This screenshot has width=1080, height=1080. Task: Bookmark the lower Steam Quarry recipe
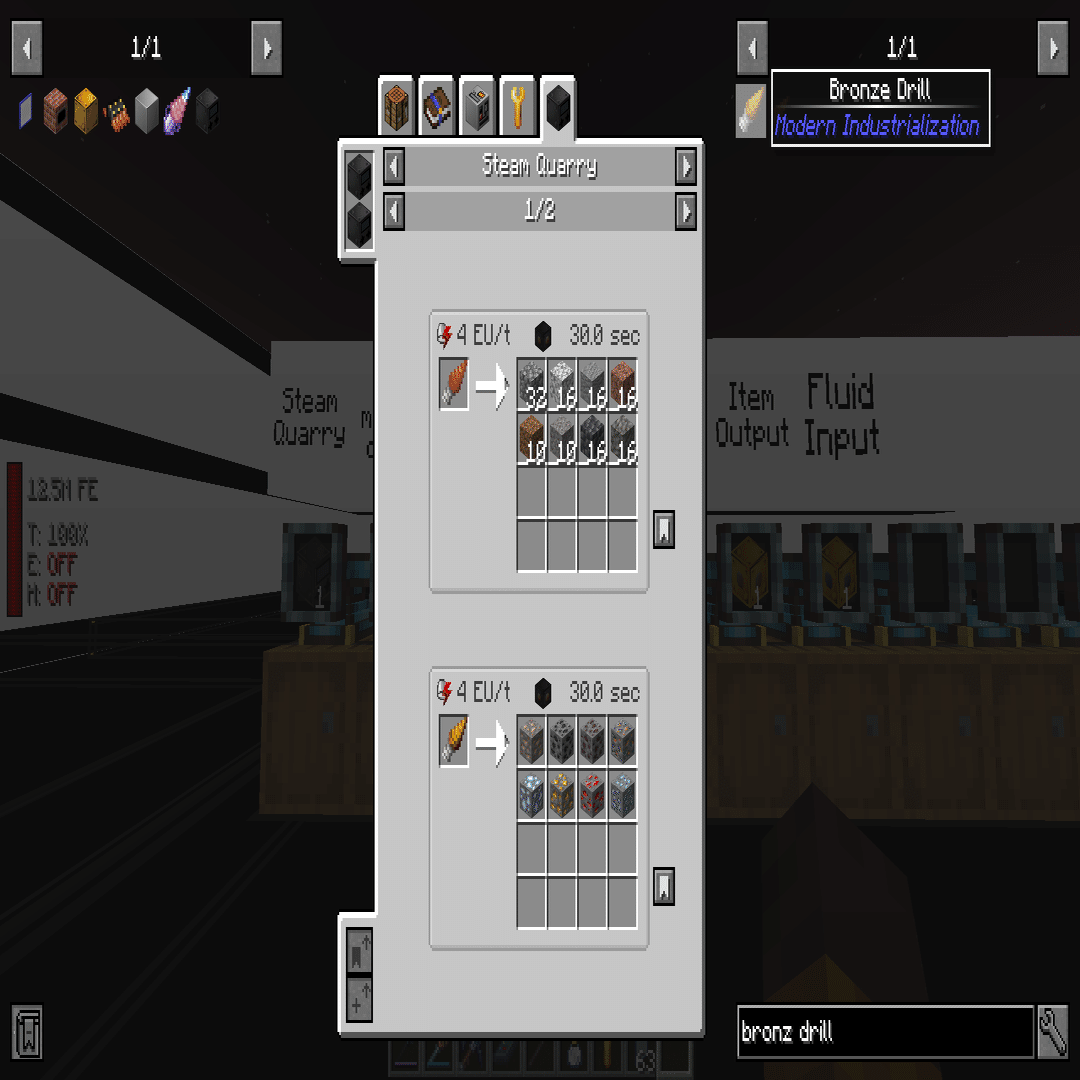(x=663, y=886)
